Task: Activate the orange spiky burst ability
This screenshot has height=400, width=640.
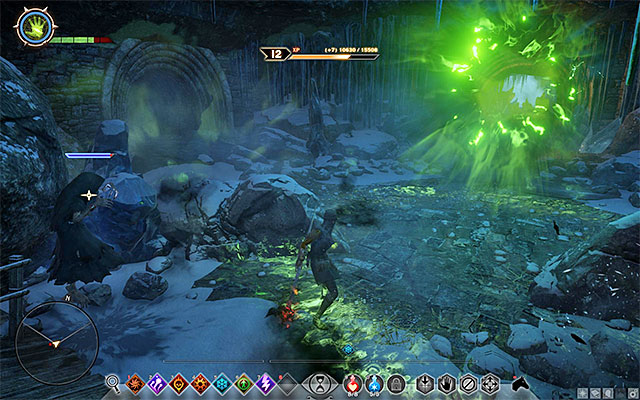Action: 134,382
